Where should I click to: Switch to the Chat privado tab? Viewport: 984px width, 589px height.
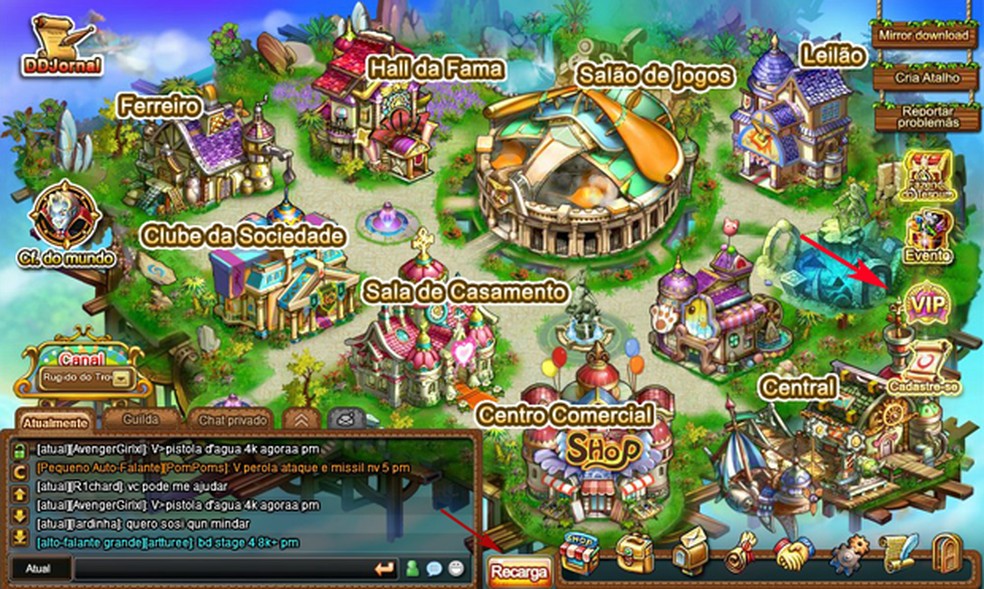pyautogui.click(x=231, y=420)
